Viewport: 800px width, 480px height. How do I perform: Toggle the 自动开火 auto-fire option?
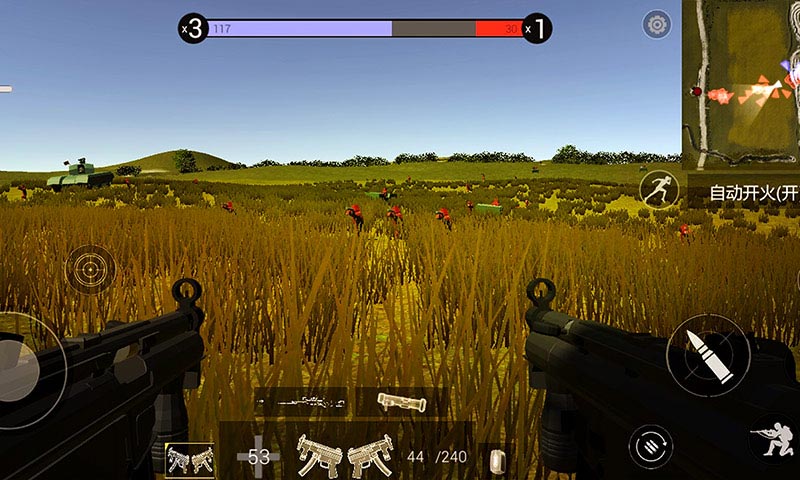[753, 192]
